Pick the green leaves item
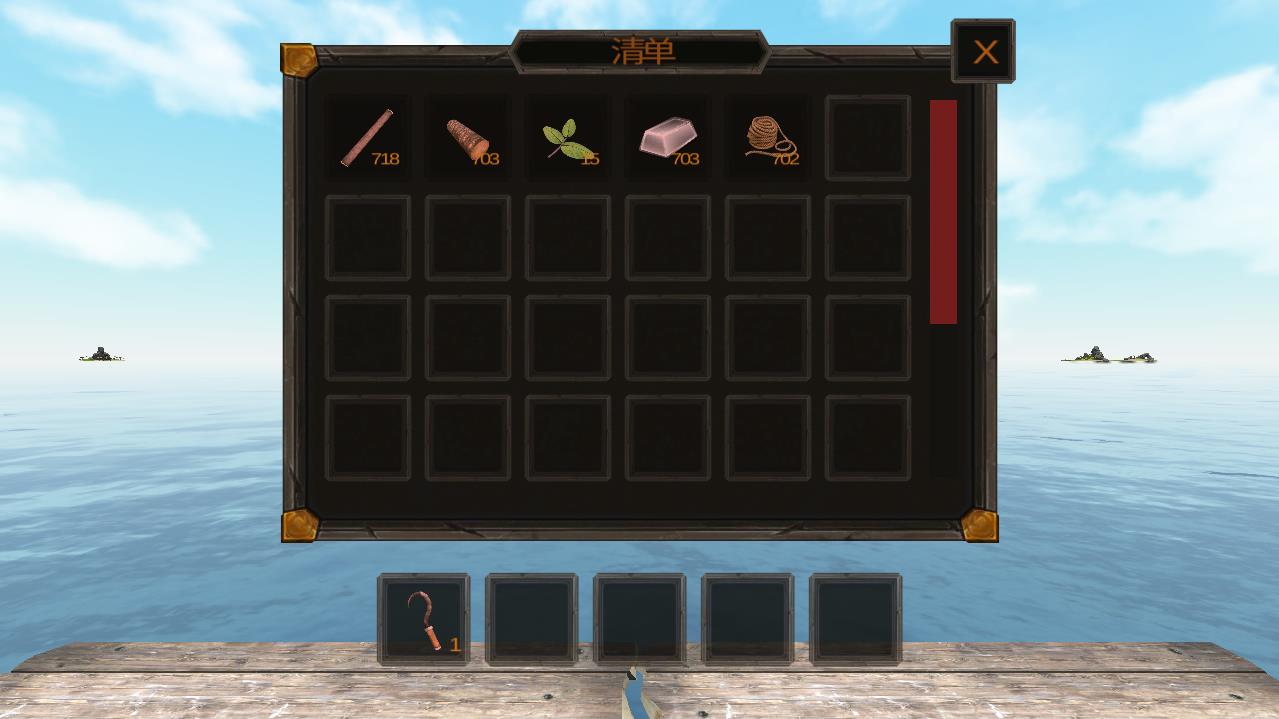 [x=568, y=138]
